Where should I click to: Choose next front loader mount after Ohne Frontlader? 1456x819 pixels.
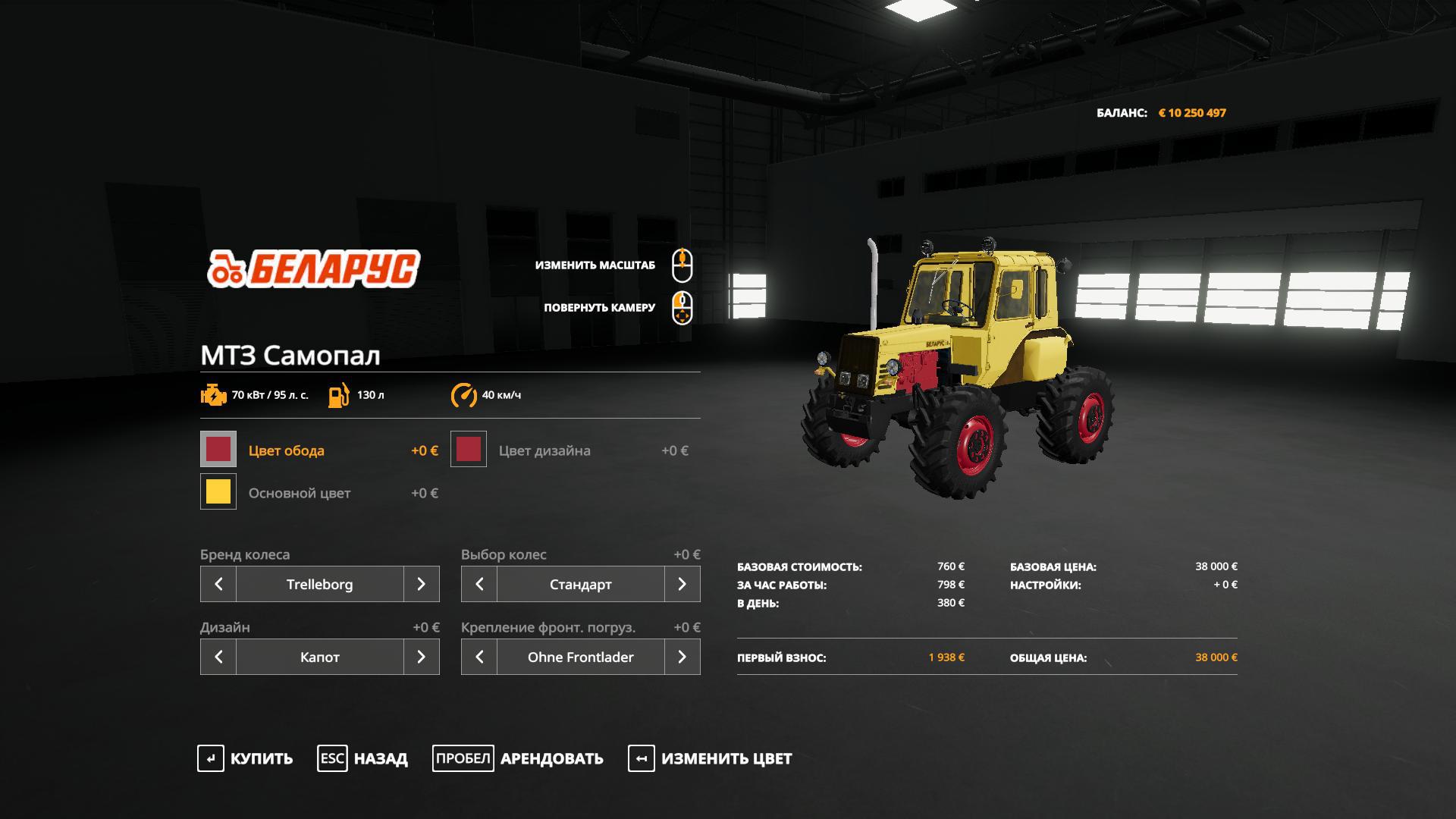pos(682,657)
